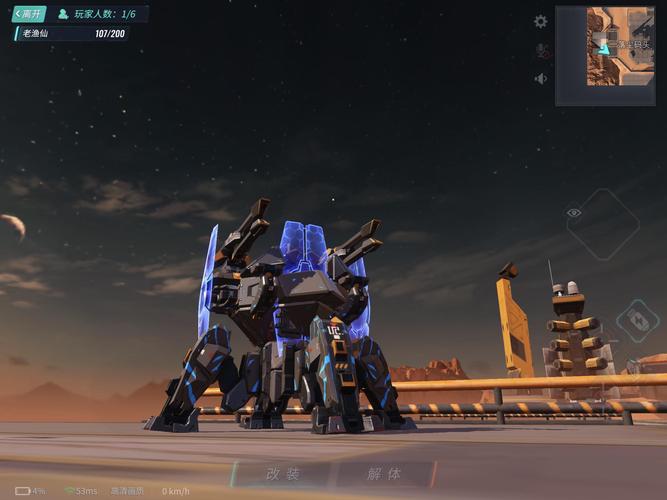Toggle the speaker sound icon
Screen dimensions: 667x500
tap(541, 78)
